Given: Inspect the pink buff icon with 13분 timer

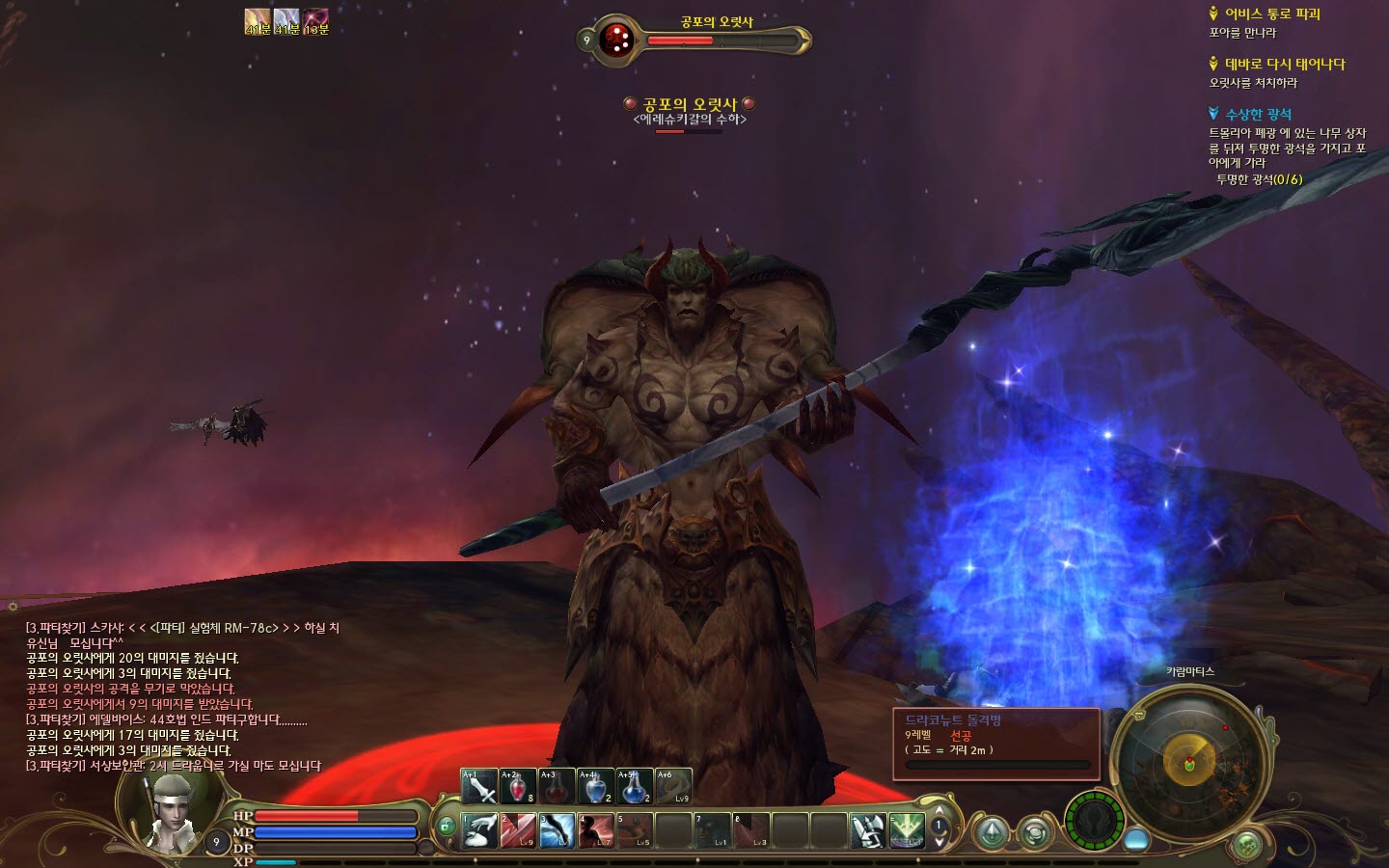Looking at the screenshot, I should 315,21.
